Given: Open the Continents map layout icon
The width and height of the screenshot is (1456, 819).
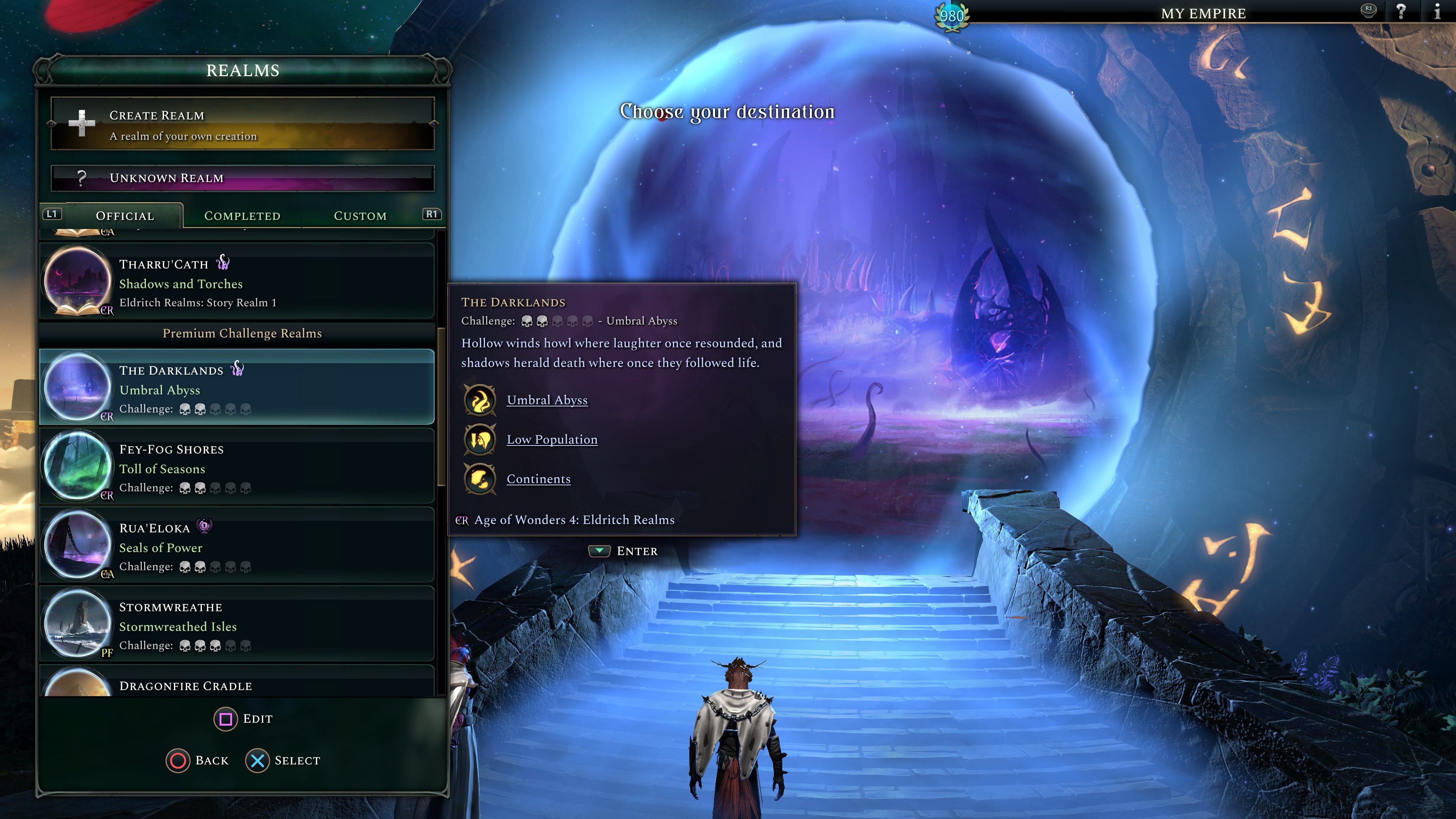Looking at the screenshot, I should coord(480,479).
